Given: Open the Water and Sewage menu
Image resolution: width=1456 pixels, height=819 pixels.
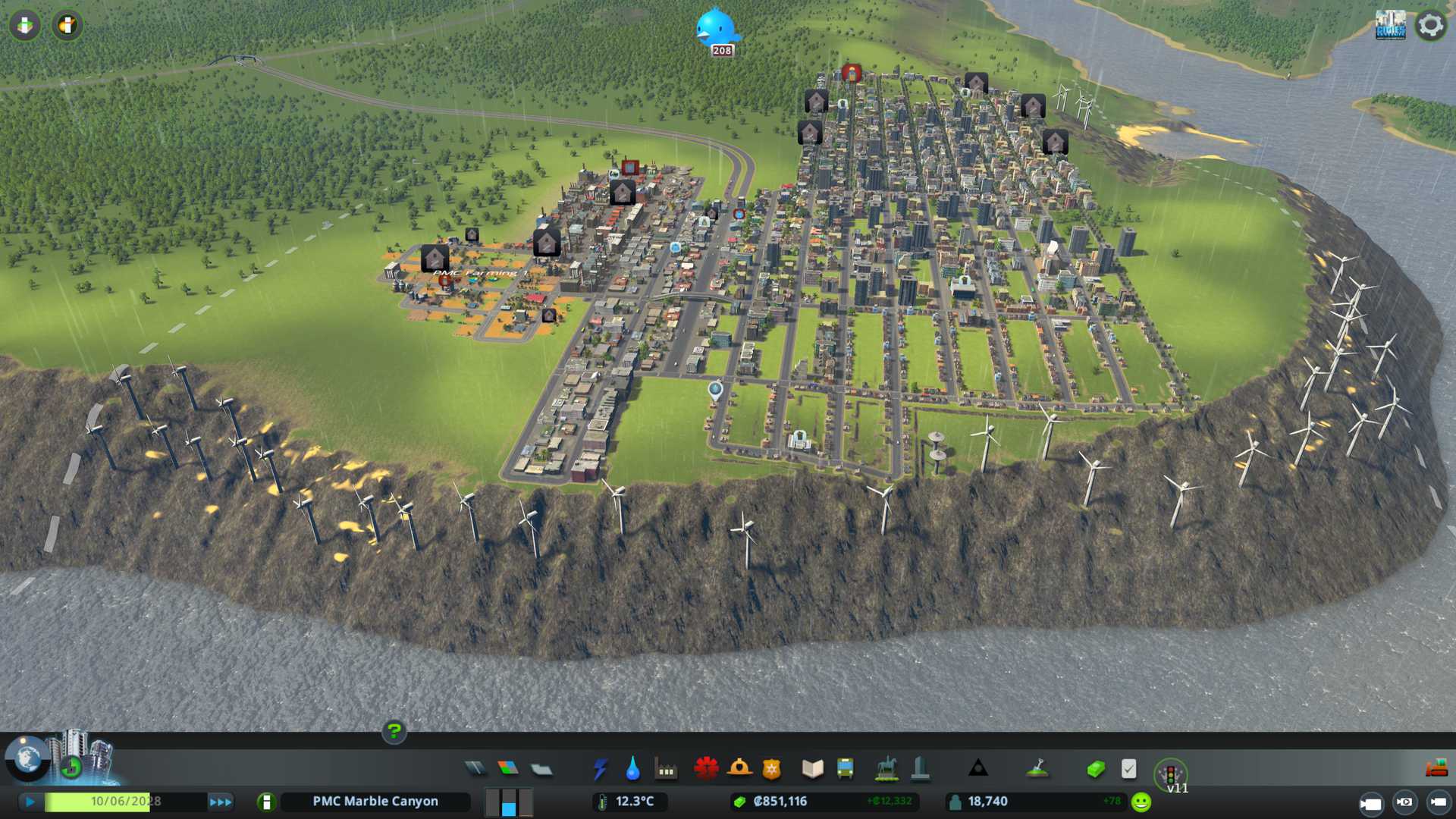Looking at the screenshot, I should click(632, 769).
